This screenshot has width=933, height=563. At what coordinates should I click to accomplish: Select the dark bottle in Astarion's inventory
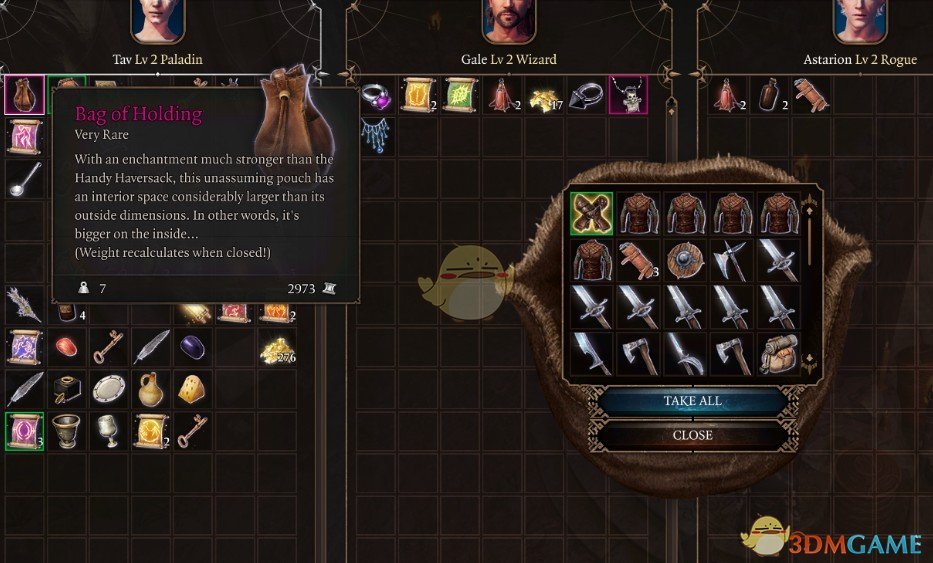tap(769, 95)
